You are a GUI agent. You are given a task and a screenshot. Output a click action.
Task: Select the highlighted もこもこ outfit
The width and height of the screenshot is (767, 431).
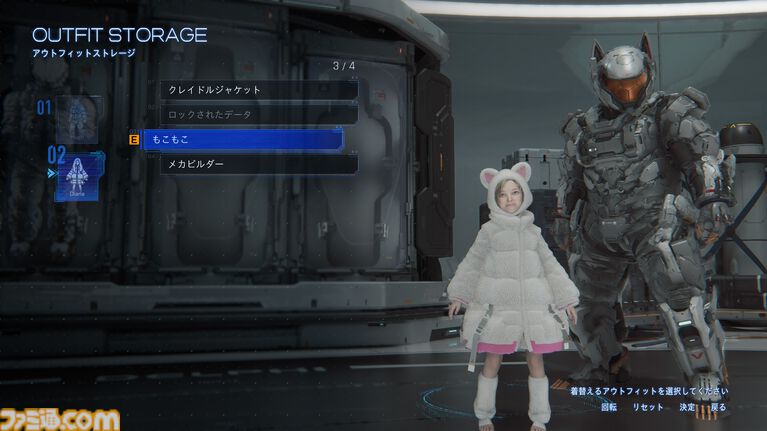pos(243,140)
